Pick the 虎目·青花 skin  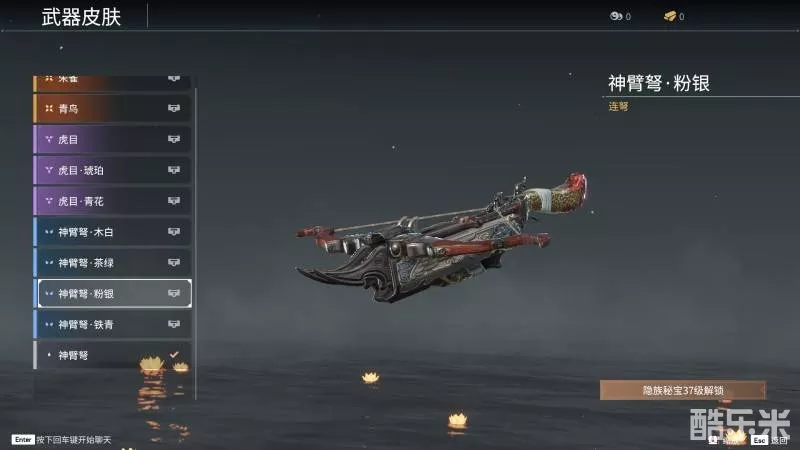(112, 201)
